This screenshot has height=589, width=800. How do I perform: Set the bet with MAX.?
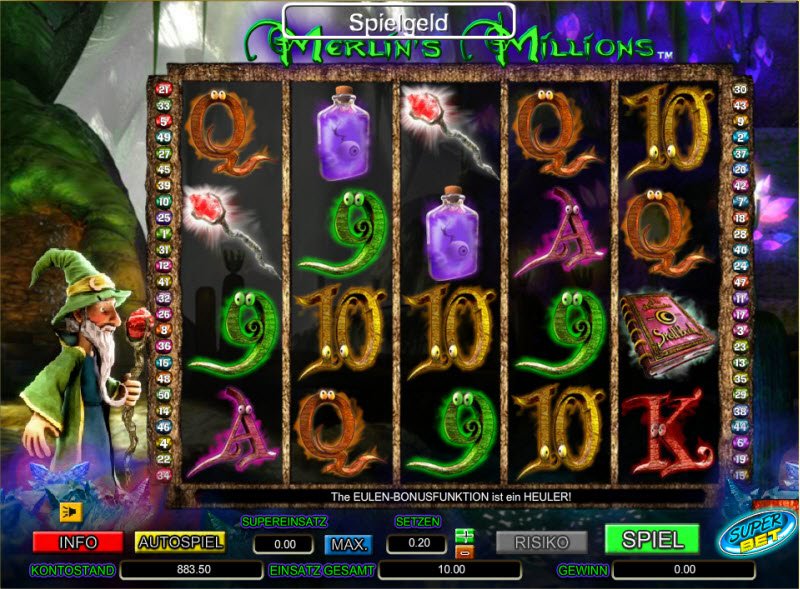(x=347, y=544)
